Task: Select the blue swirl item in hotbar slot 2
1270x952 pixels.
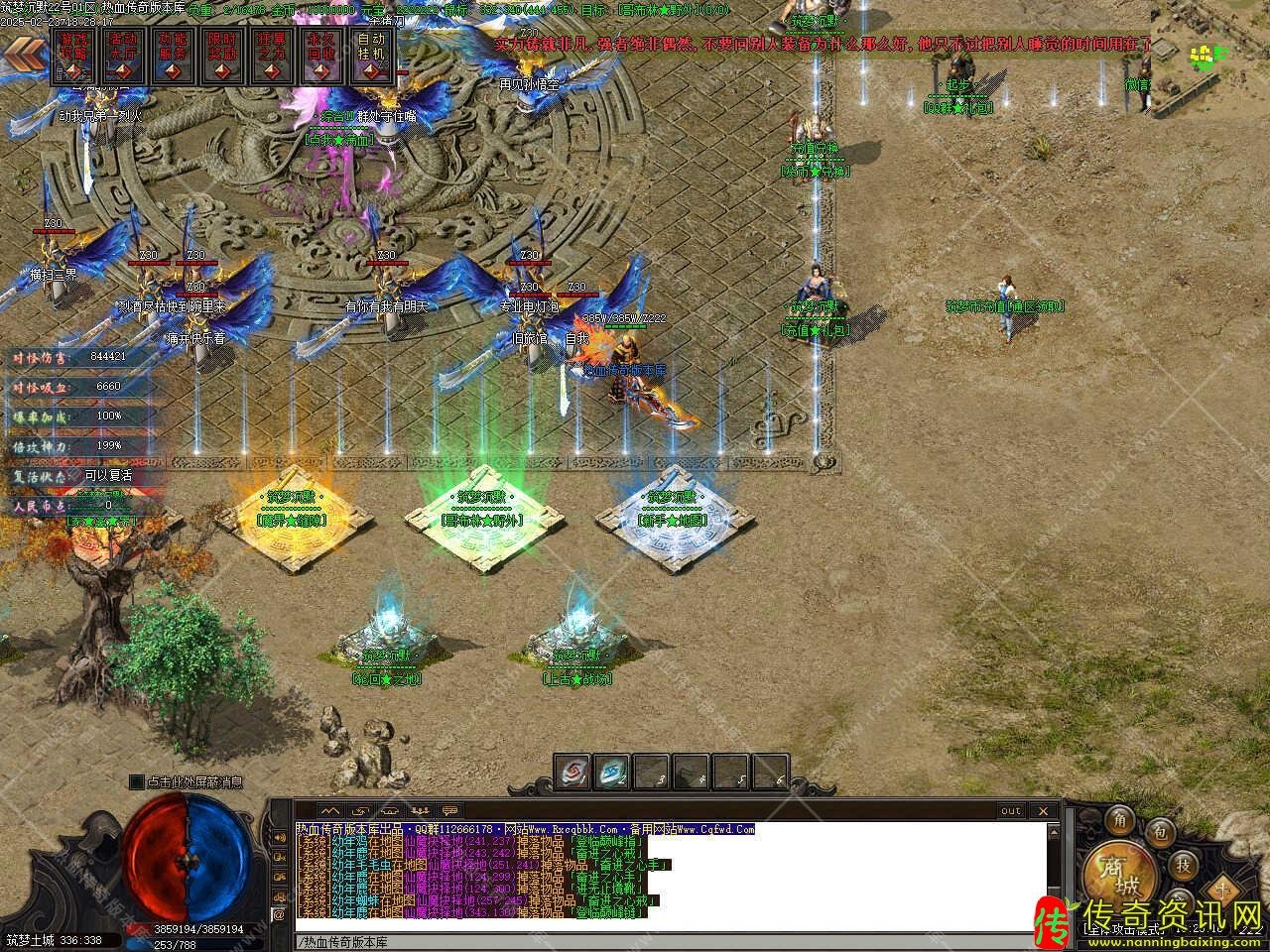Action: point(612,772)
